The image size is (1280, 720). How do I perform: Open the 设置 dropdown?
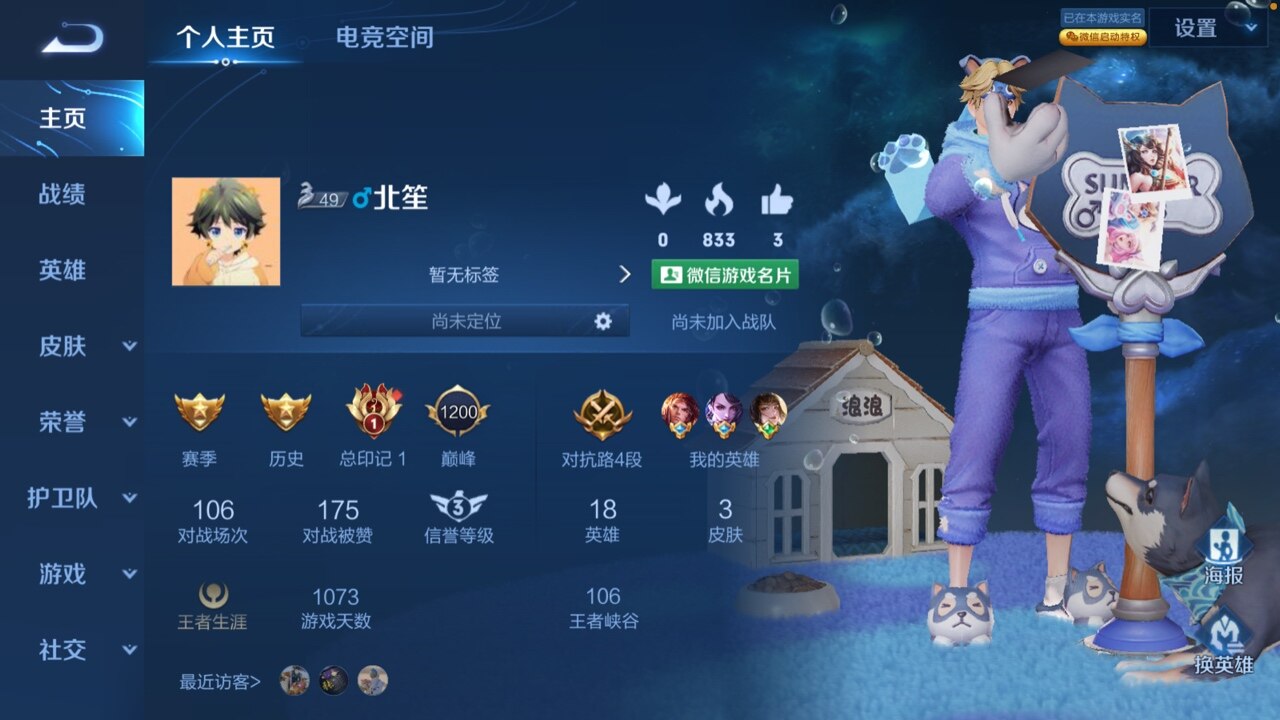click(x=1207, y=29)
